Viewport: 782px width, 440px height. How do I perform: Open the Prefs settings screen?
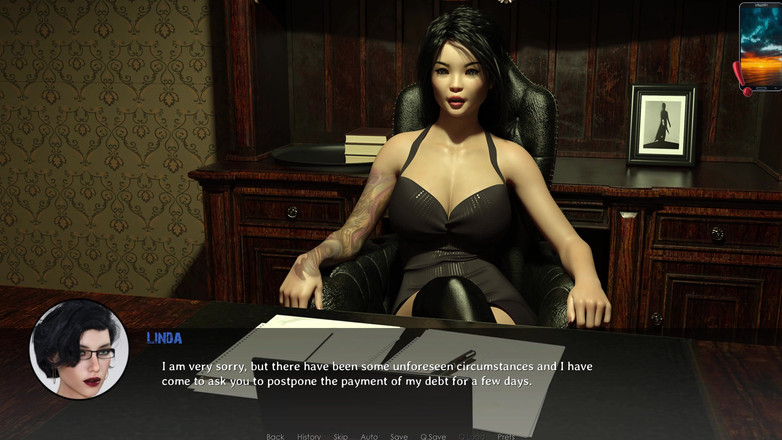coord(507,436)
